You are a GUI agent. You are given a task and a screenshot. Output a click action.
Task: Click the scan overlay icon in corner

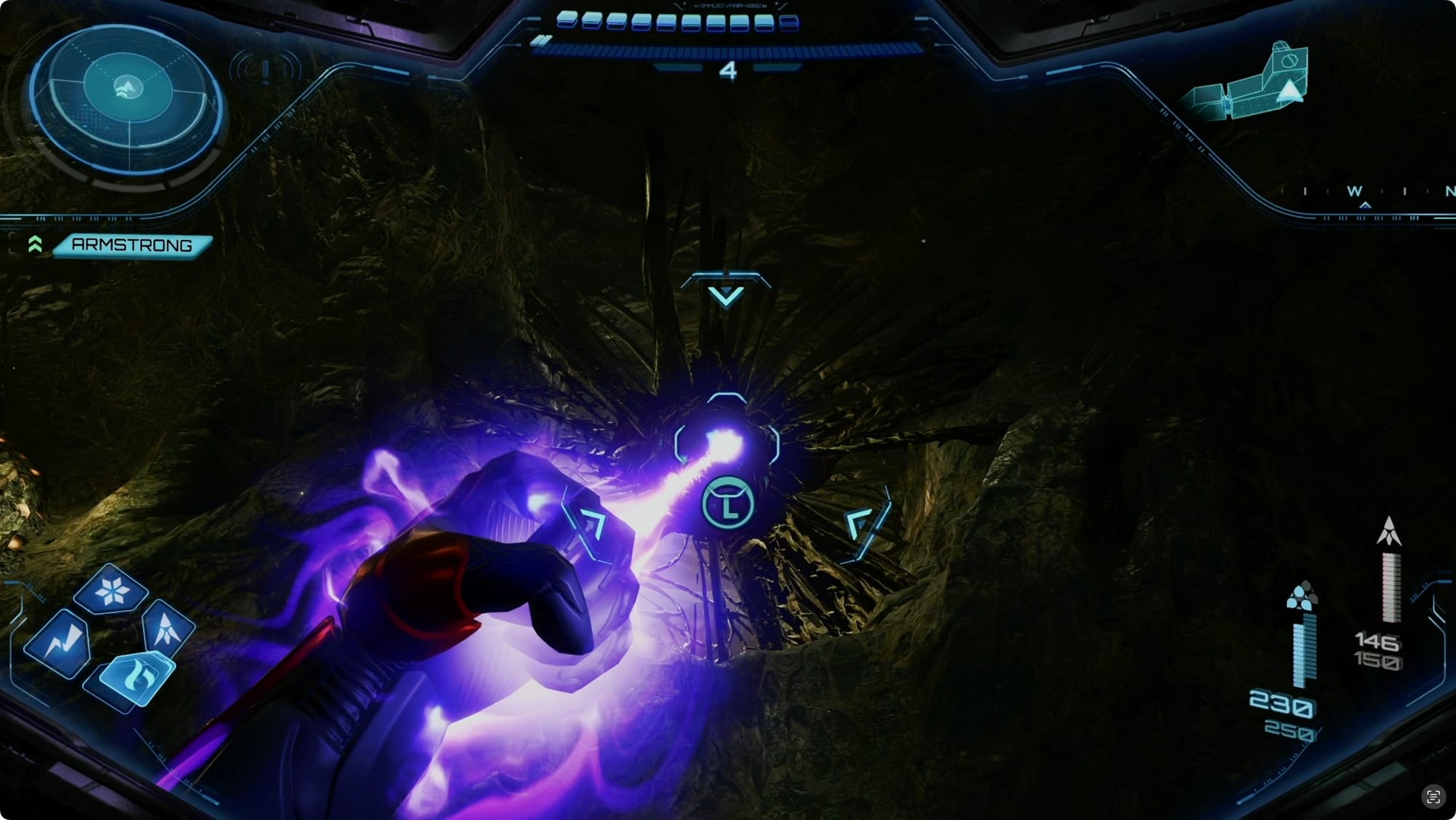pyautogui.click(x=1433, y=796)
